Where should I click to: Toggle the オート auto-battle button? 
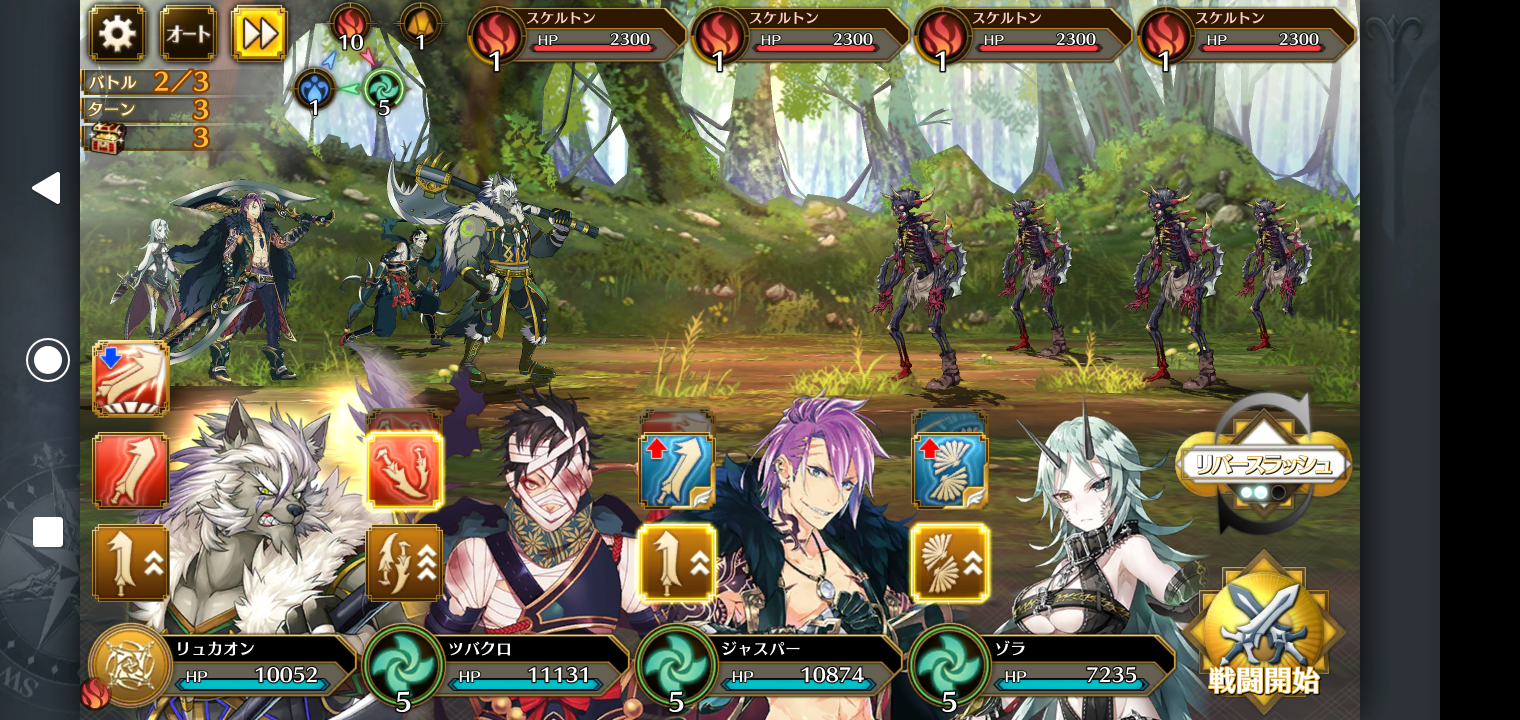point(188,34)
